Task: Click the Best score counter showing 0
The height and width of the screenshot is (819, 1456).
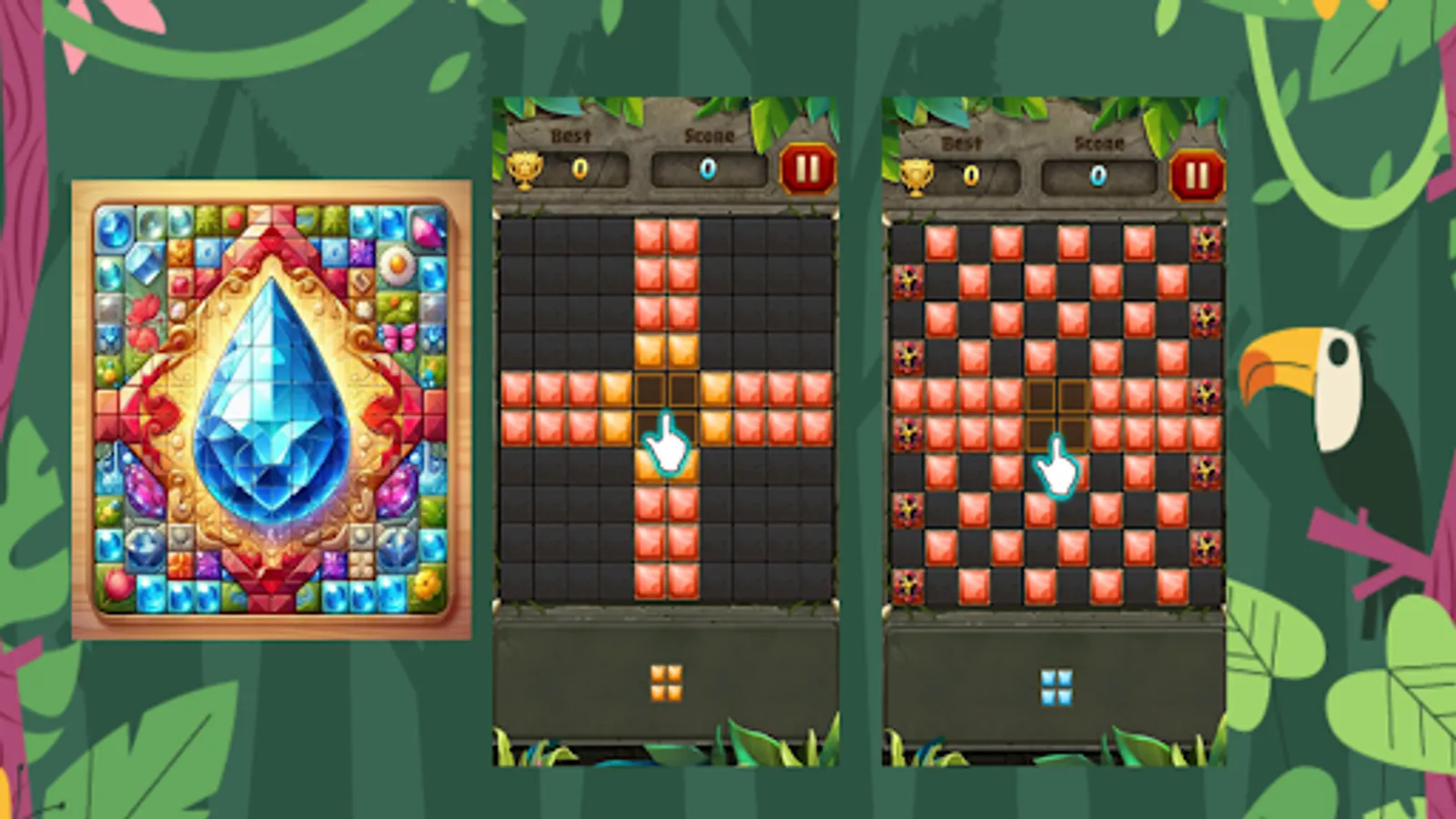Action: [x=580, y=169]
